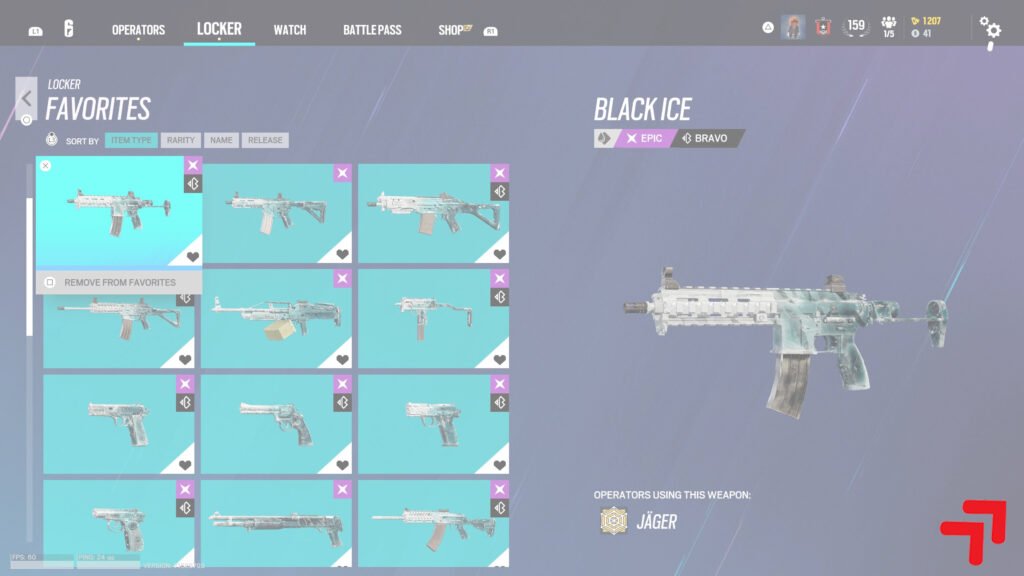Open the Operators tab
The height and width of the screenshot is (576, 1024).
[x=138, y=30]
